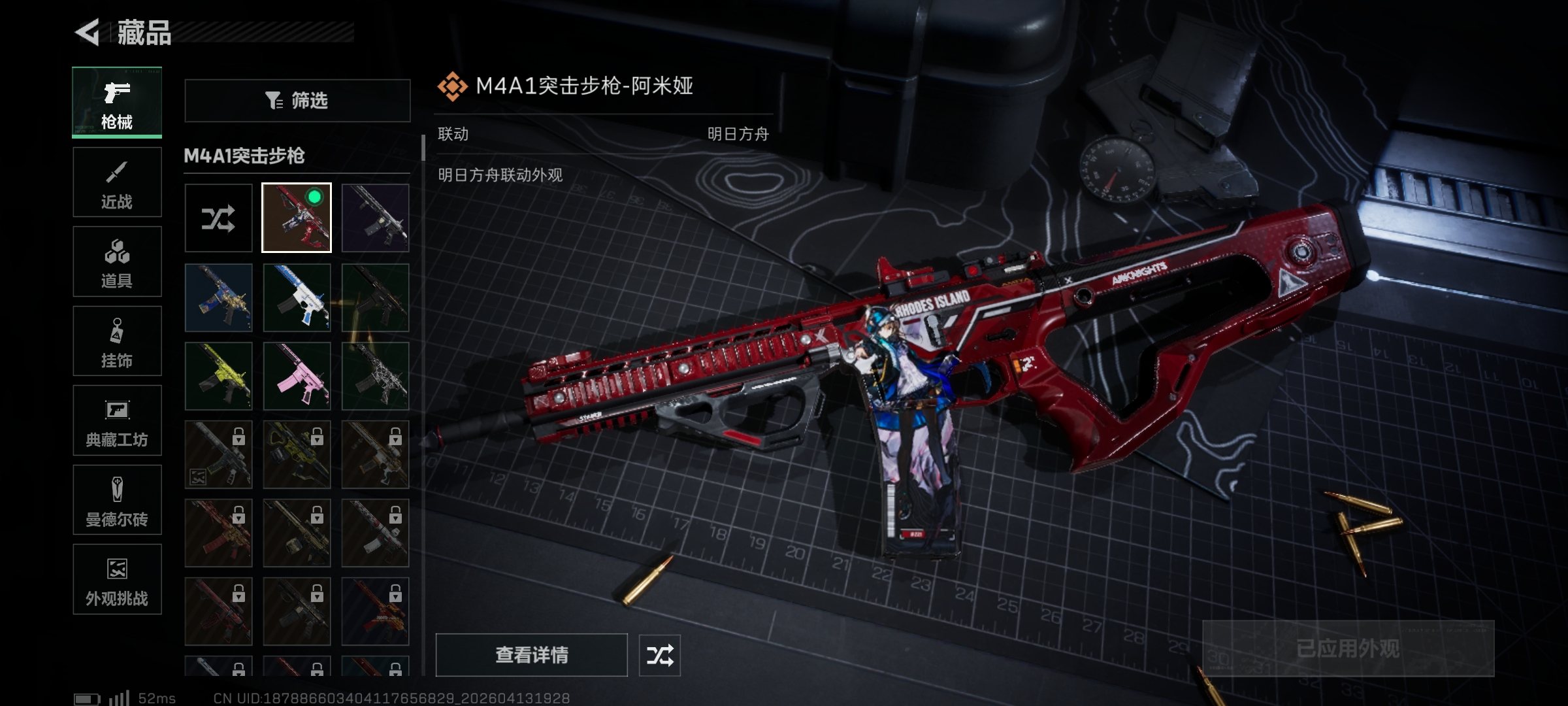The width and height of the screenshot is (1568, 706).
Task: Select the 曼德尔砖 tab
Action: [117, 500]
